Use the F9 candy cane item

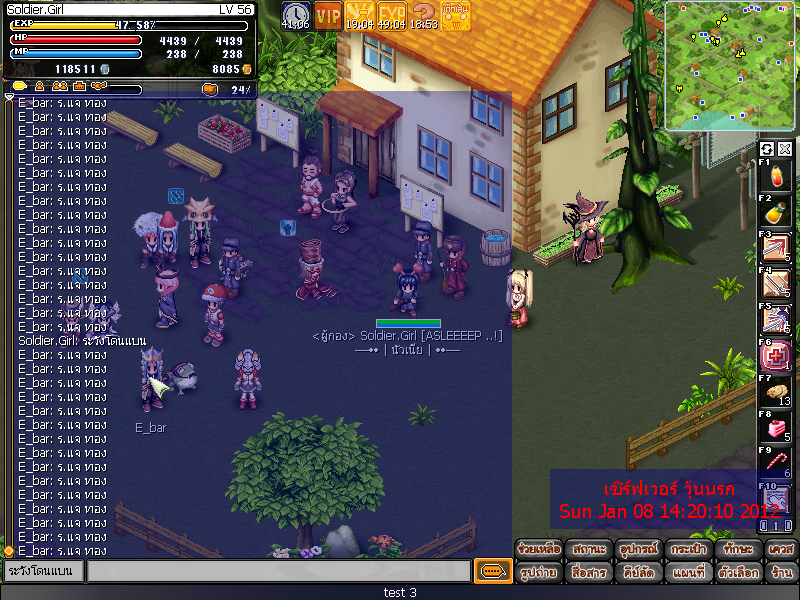pos(775,463)
